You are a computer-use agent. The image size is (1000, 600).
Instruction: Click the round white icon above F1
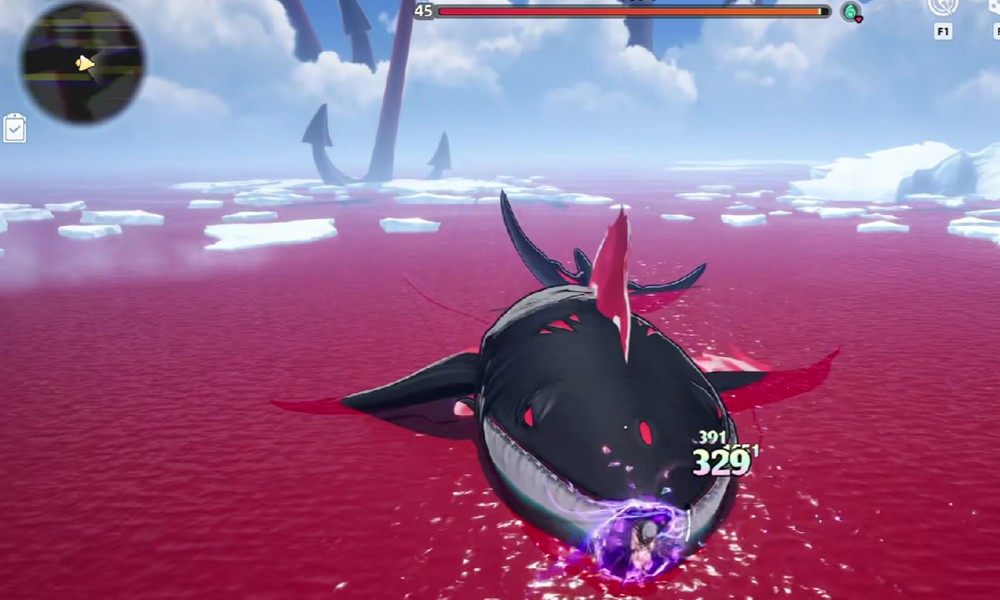coord(943,6)
